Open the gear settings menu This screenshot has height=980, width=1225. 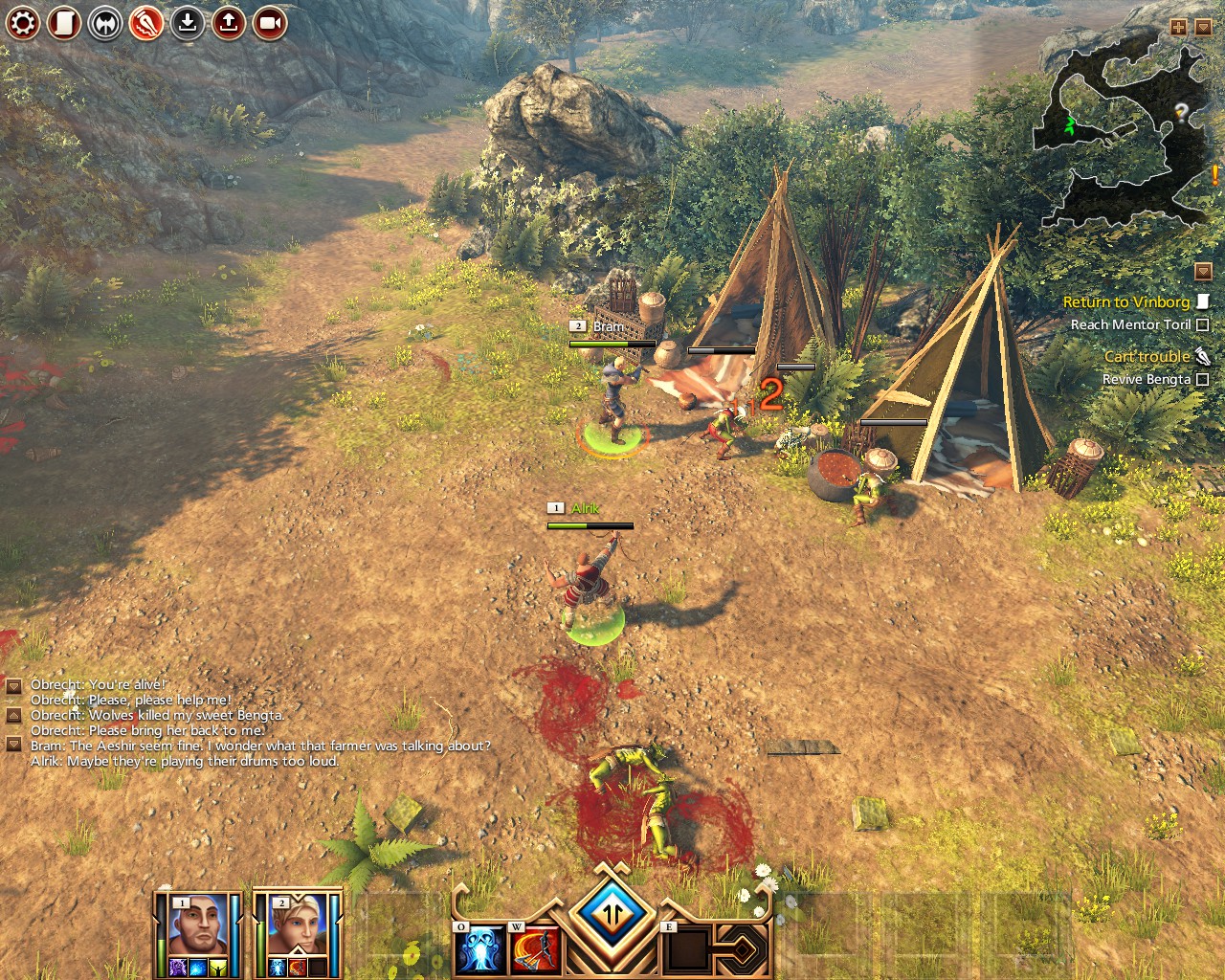click(23, 22)
